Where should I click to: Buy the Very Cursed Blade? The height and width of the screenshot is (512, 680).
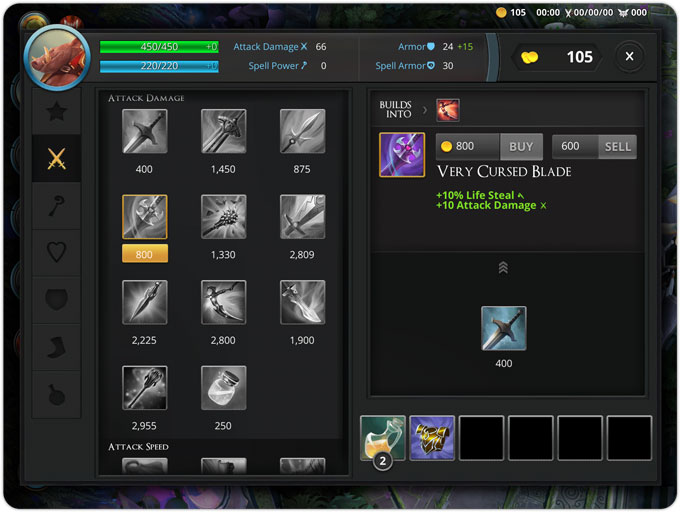click(x=520, y=146)
